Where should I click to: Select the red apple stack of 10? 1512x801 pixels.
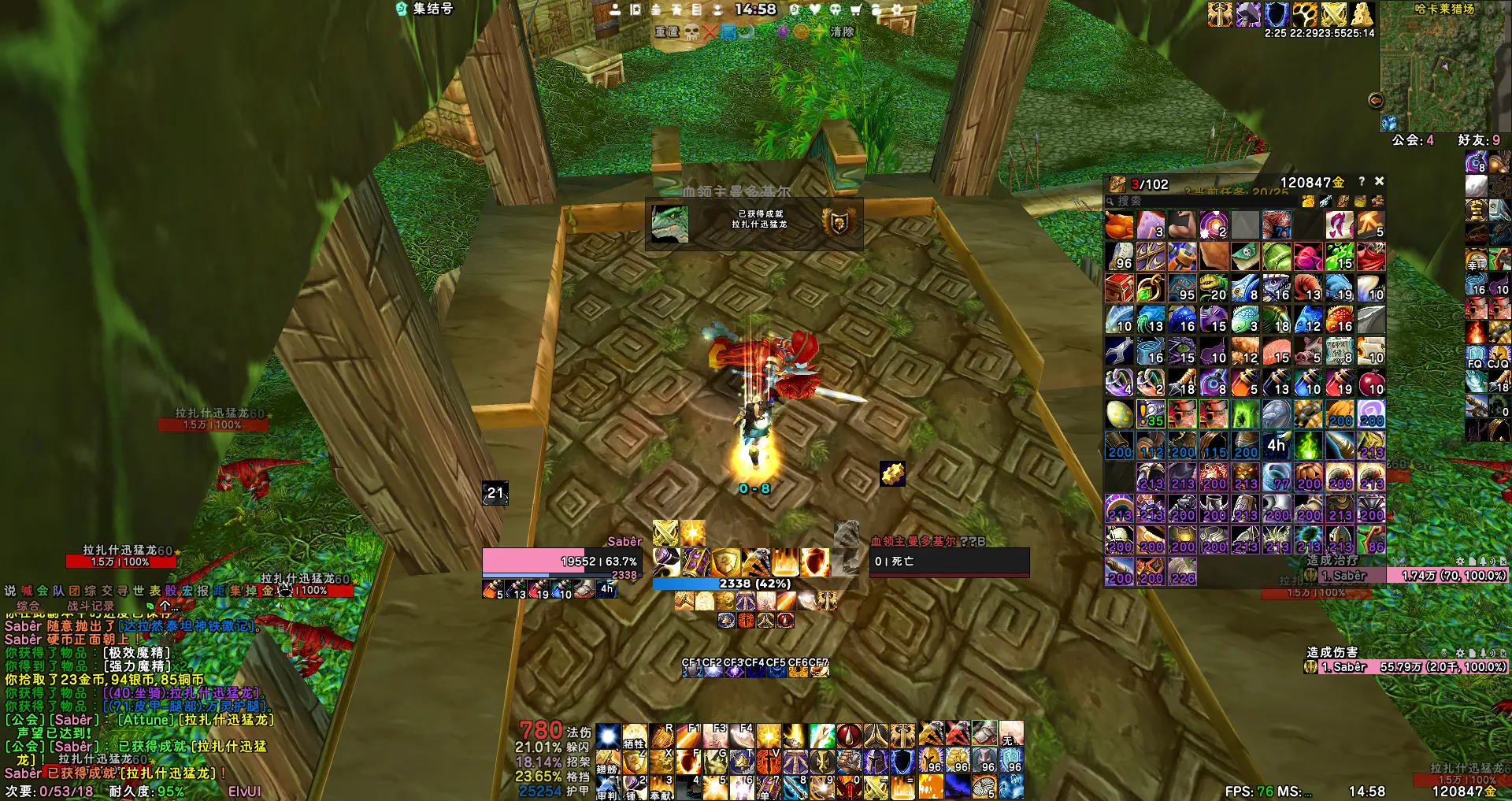[1371, 383]
